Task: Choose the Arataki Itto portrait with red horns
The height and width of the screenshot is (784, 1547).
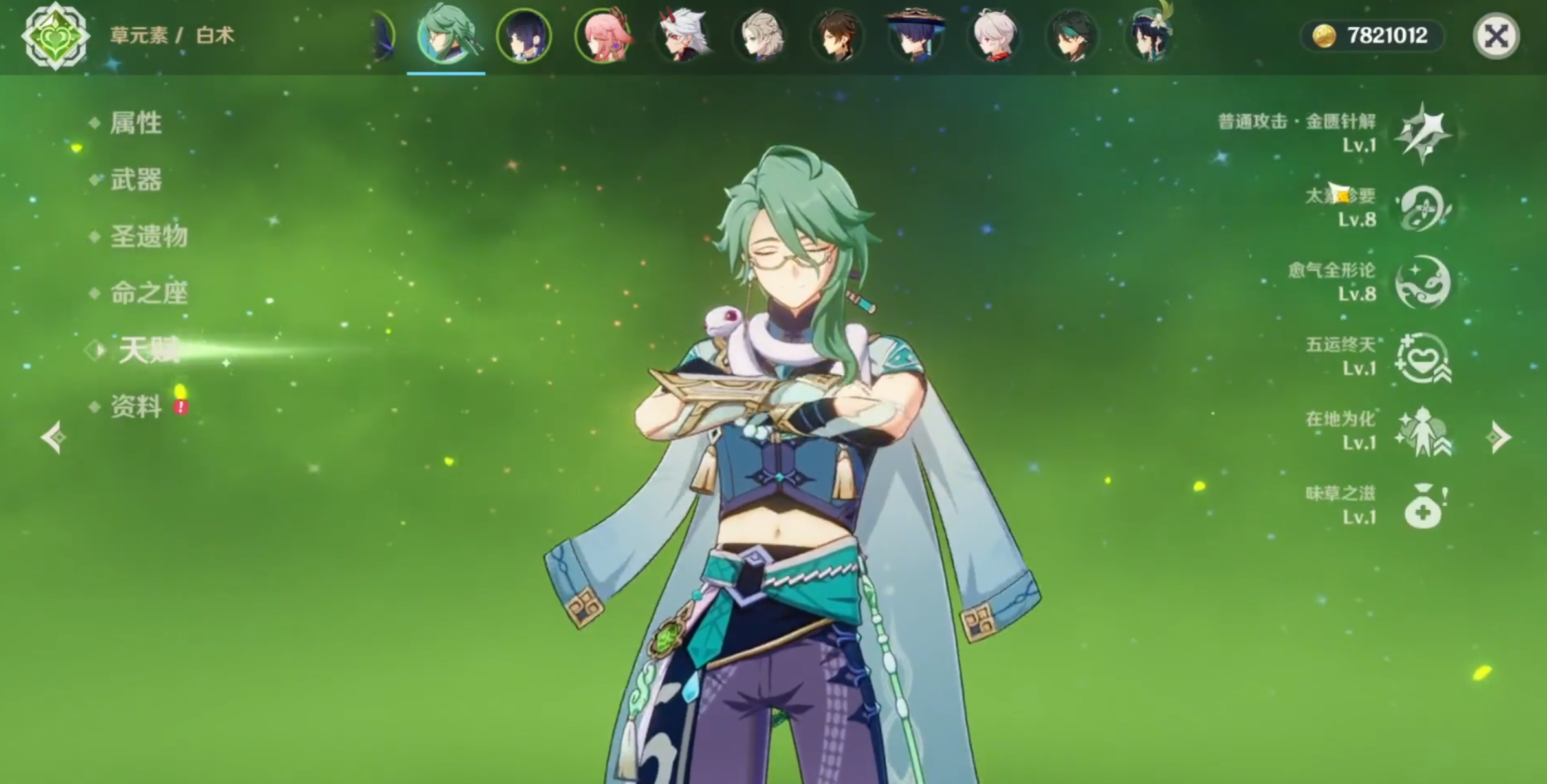Action: pos(681,36)
